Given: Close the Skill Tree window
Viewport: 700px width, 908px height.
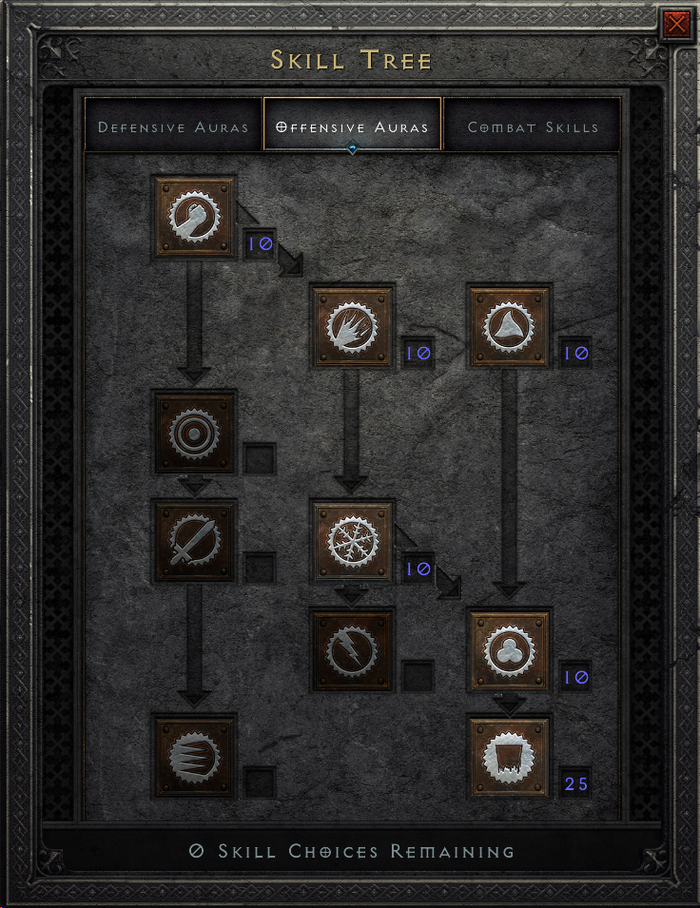Looking at the screenshot, I should 677,22.
